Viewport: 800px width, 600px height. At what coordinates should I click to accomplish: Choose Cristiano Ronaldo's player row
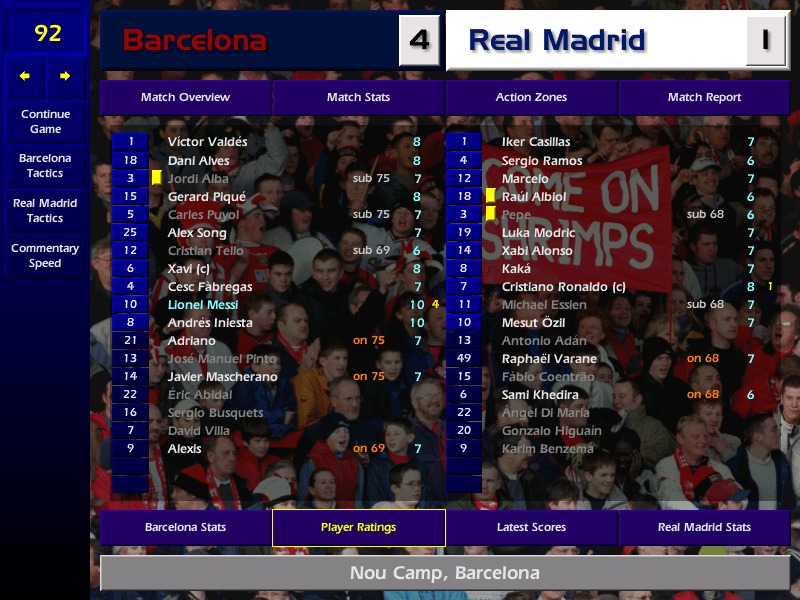pyautogui.click(x=563, y=286)
